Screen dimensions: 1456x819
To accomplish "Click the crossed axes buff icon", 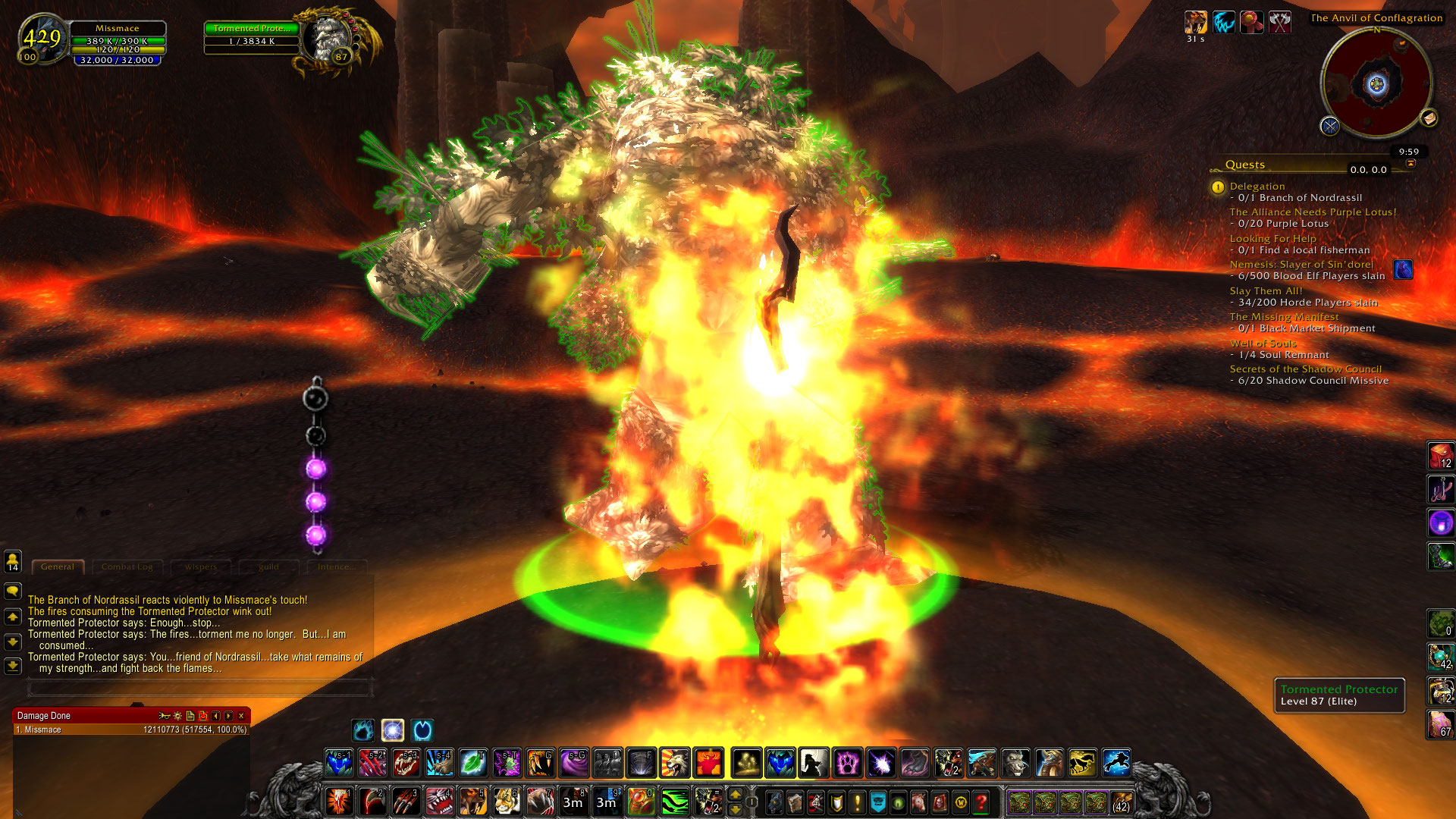I will (x=1280, y=22).
